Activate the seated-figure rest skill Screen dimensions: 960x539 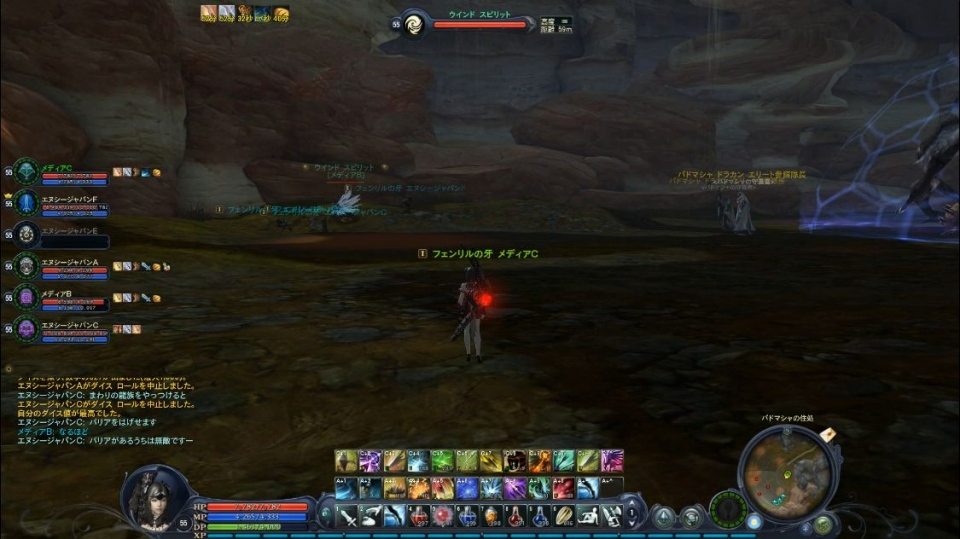[588, 516]
